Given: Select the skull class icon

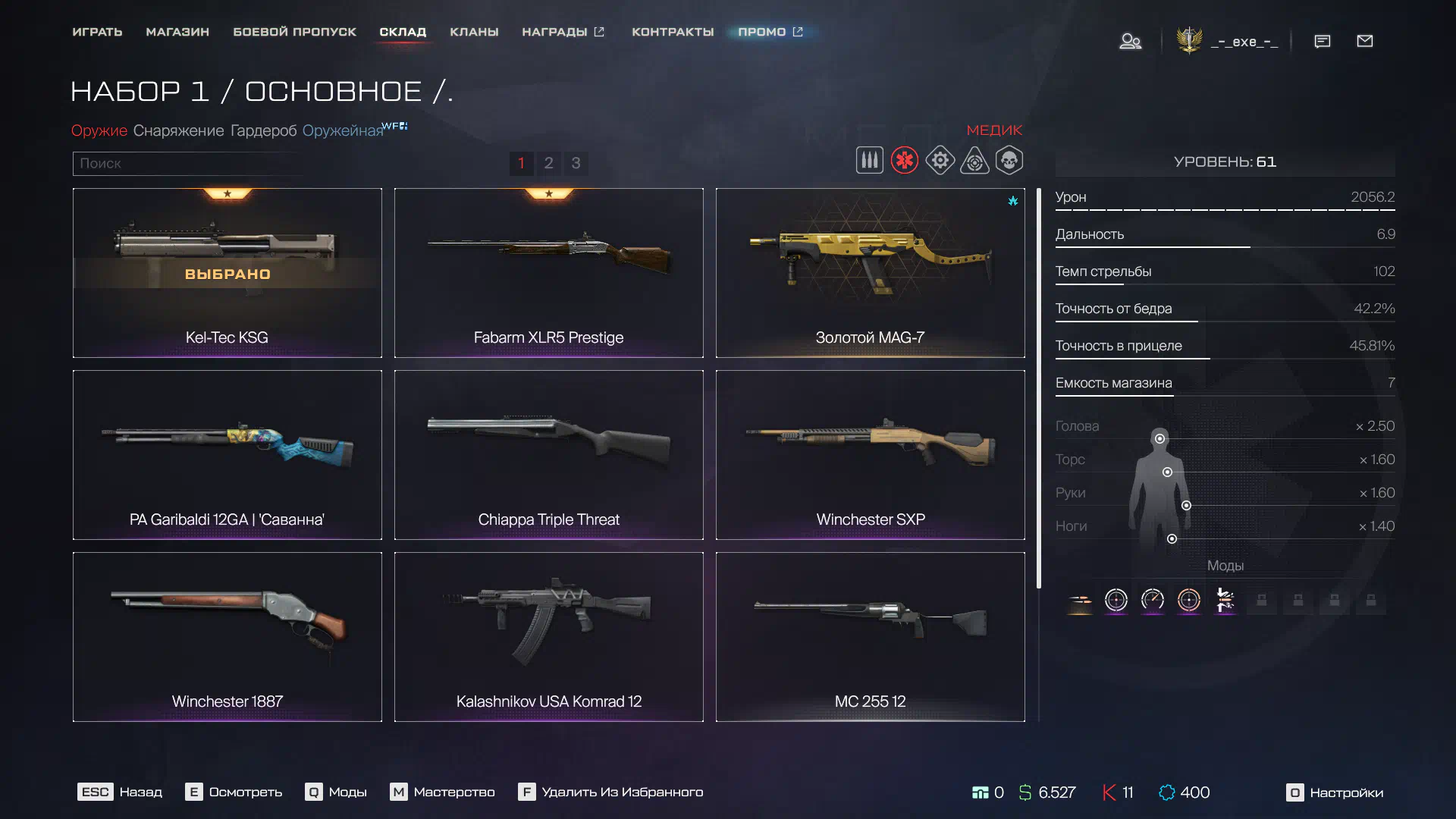Looking at the screenshot, I should 1009,161.
